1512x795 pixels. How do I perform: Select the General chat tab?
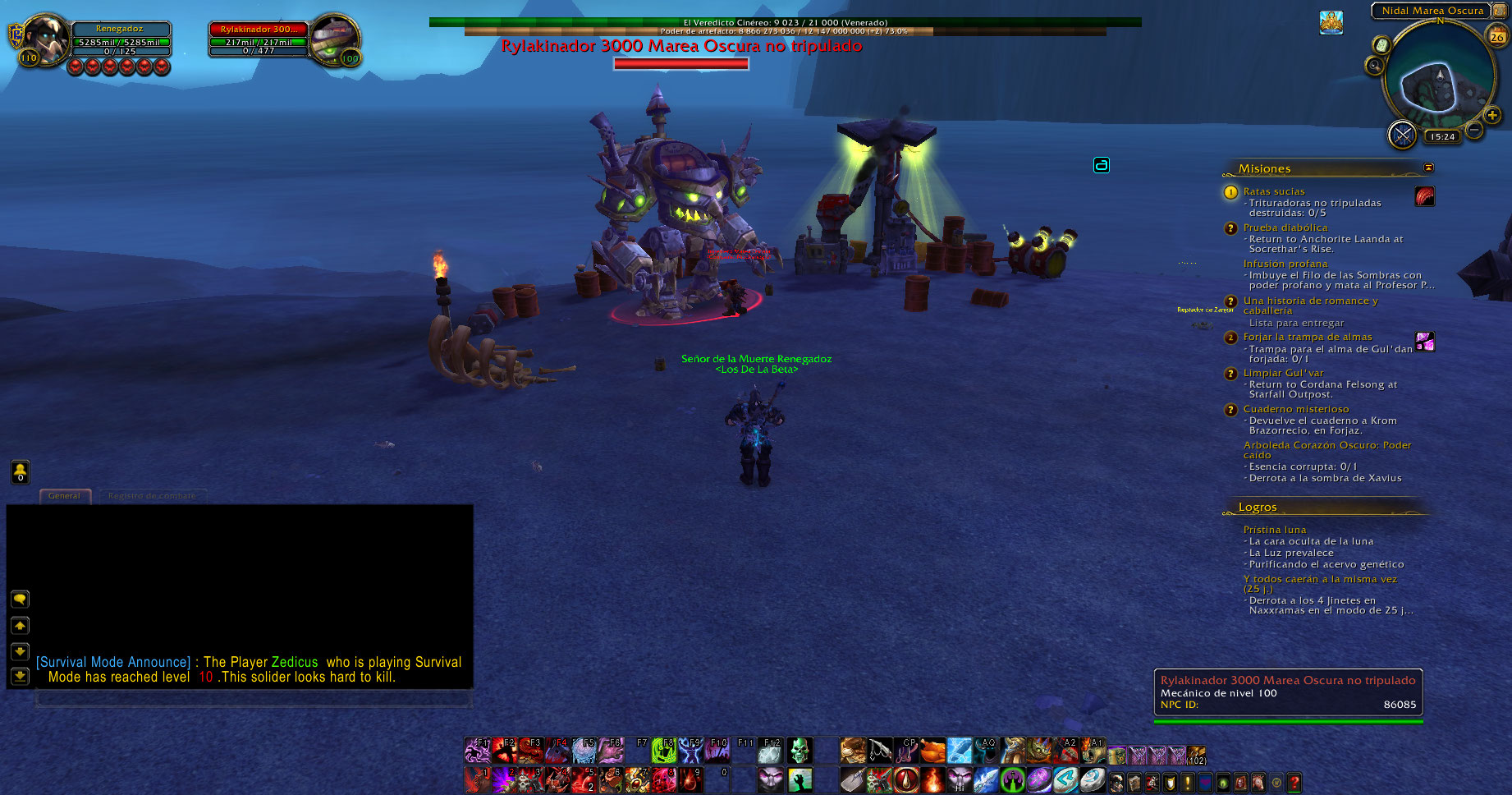point(64,496)
